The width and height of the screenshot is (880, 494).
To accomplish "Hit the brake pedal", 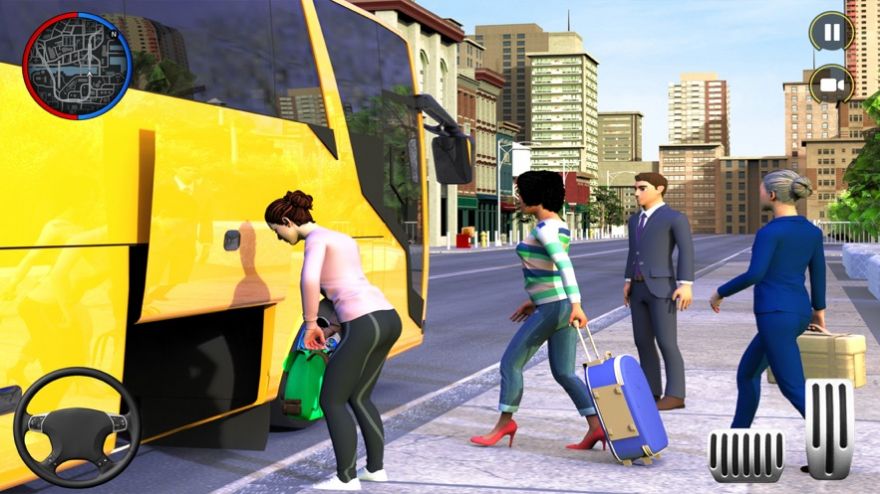I will tap(746, 455).
